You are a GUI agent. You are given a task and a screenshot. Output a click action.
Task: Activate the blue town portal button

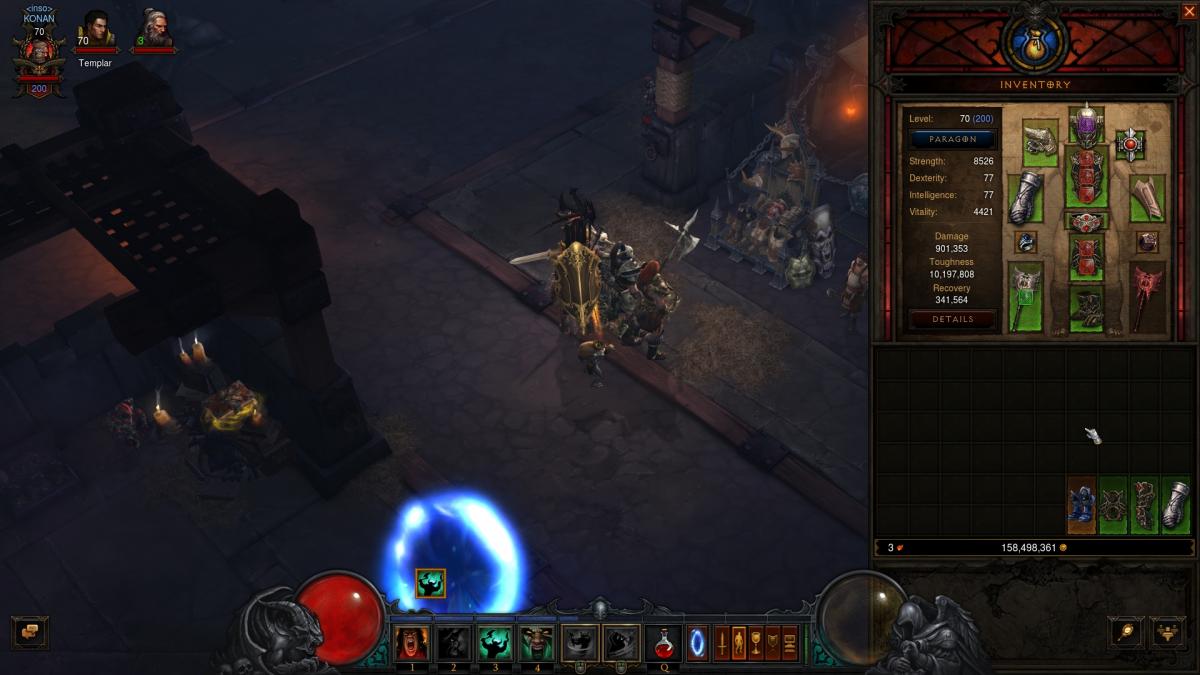(x=697, y=643)
